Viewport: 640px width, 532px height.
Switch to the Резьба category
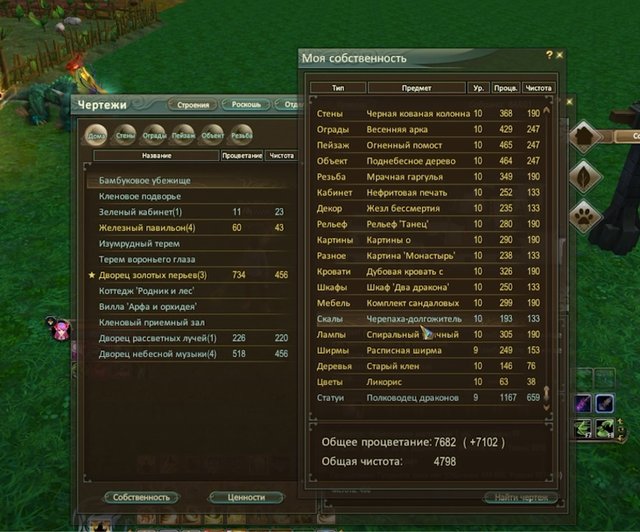(241, 135)
